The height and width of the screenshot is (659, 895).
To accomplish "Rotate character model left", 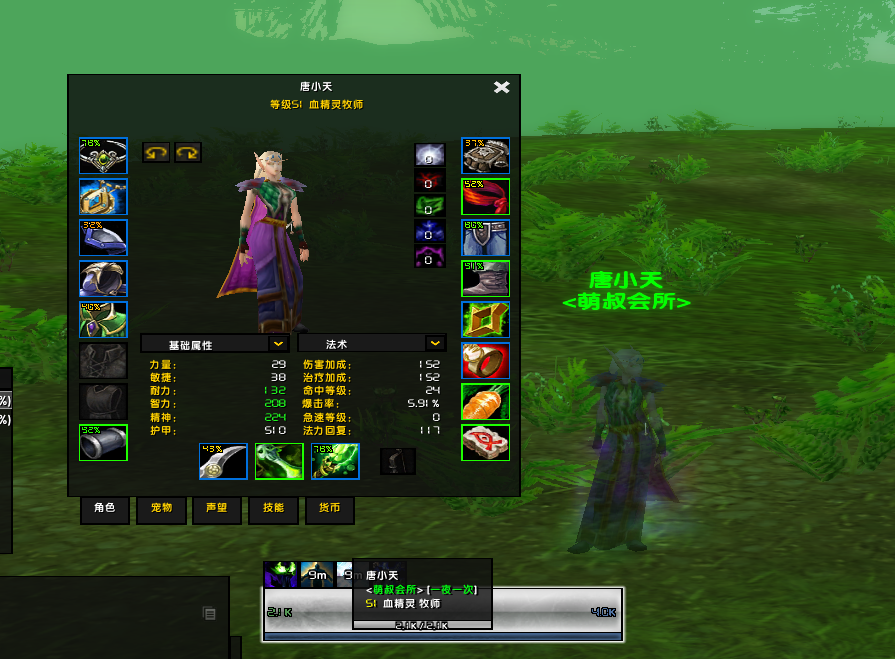I will click(155, 153).
